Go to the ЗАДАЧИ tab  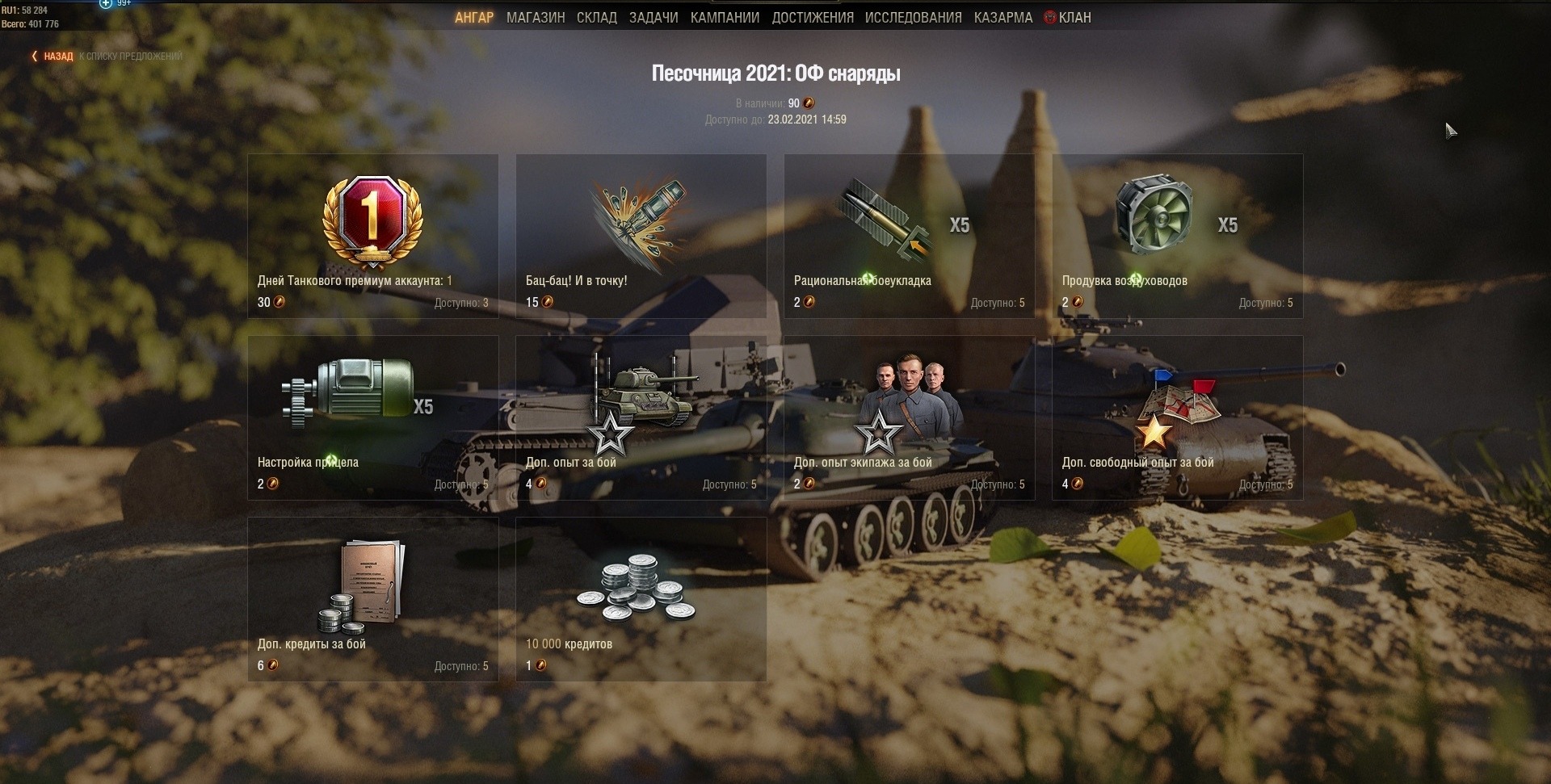pos(654,18)
